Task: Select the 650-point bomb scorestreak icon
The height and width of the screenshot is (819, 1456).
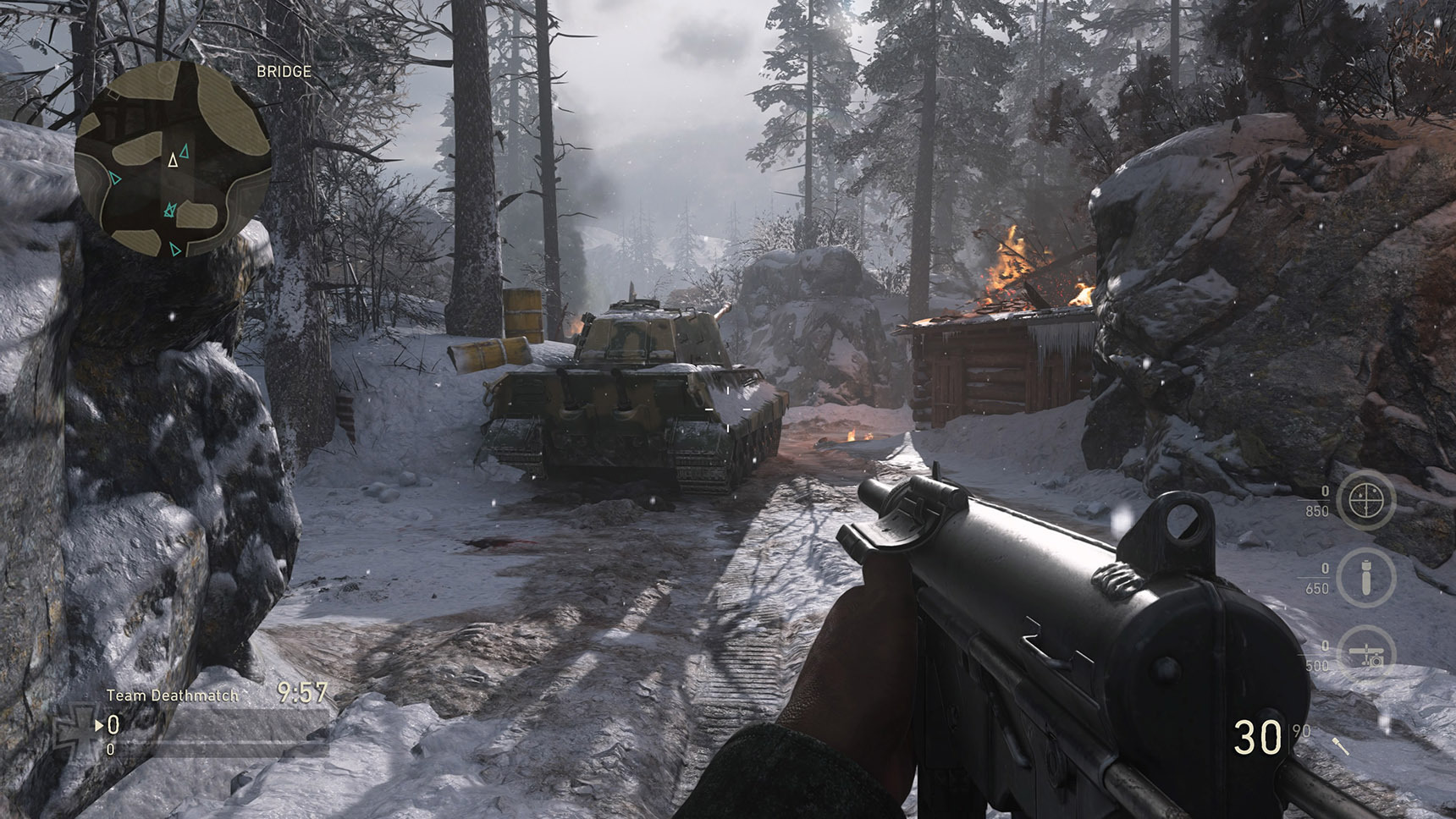Action: [1365, 577]
